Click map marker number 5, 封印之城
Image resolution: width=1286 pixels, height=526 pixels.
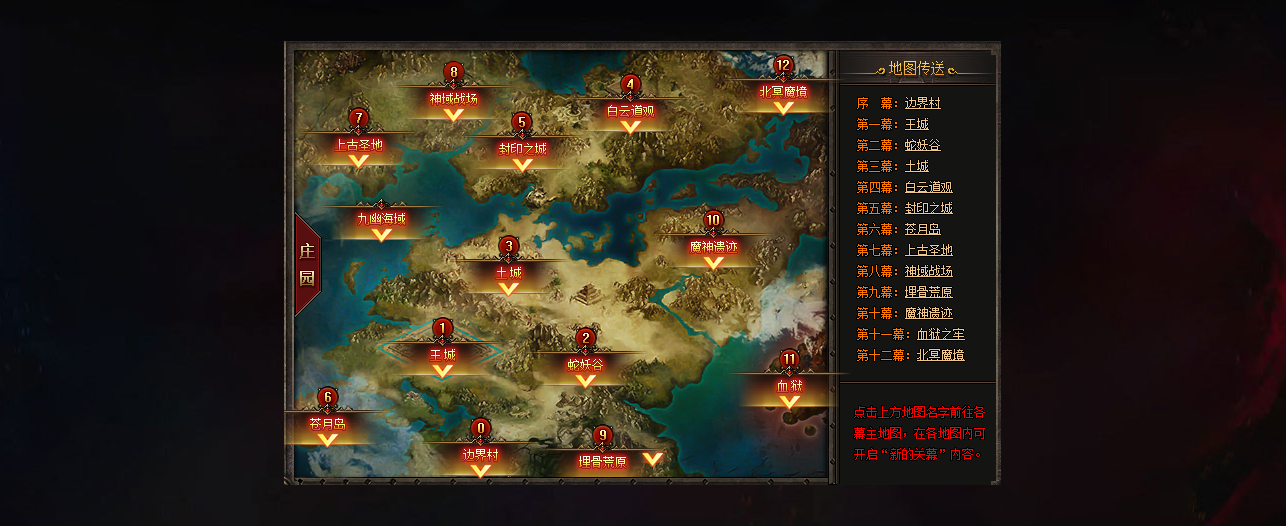click(522, 149)
